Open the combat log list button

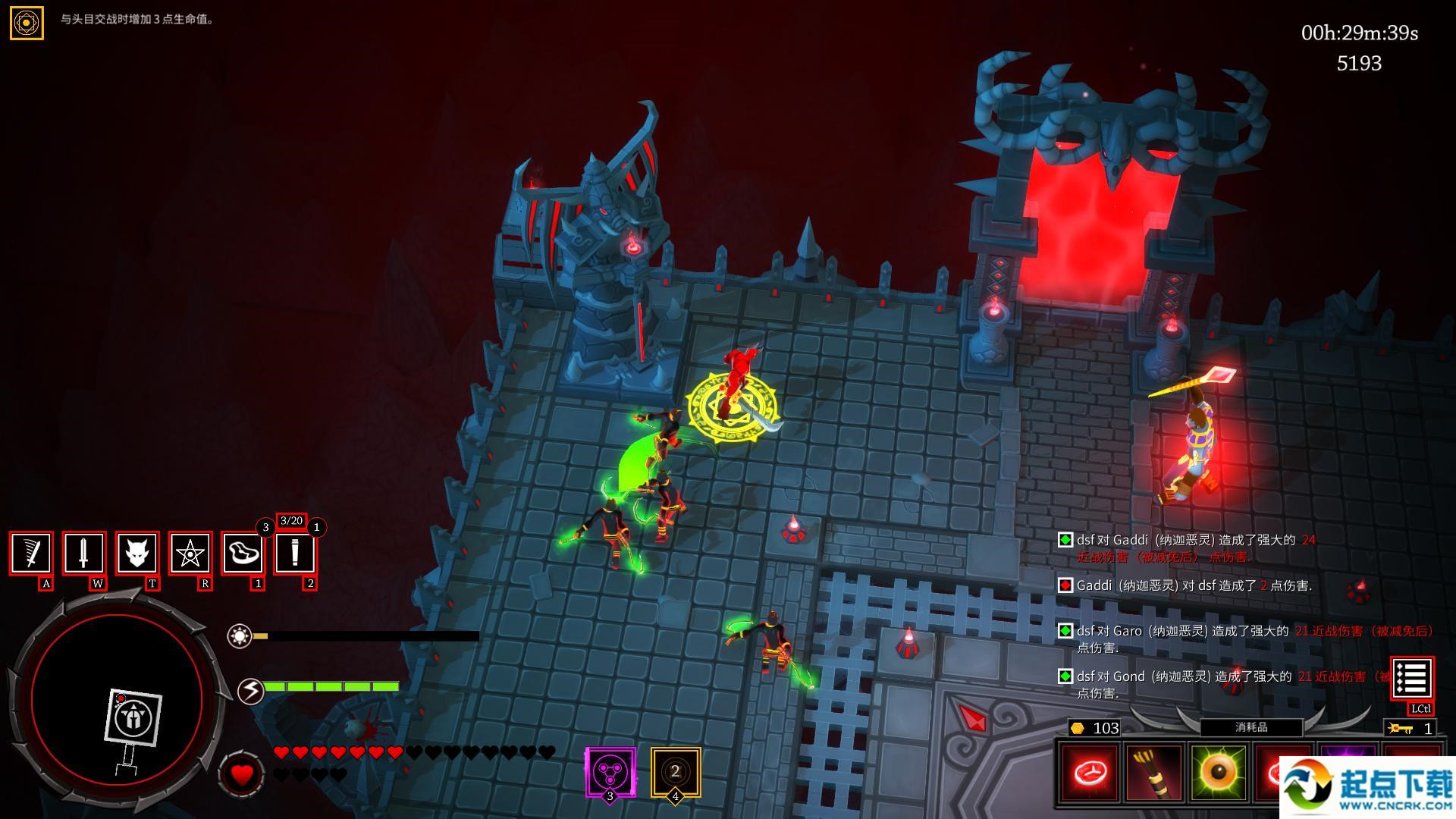[1411, 679]
